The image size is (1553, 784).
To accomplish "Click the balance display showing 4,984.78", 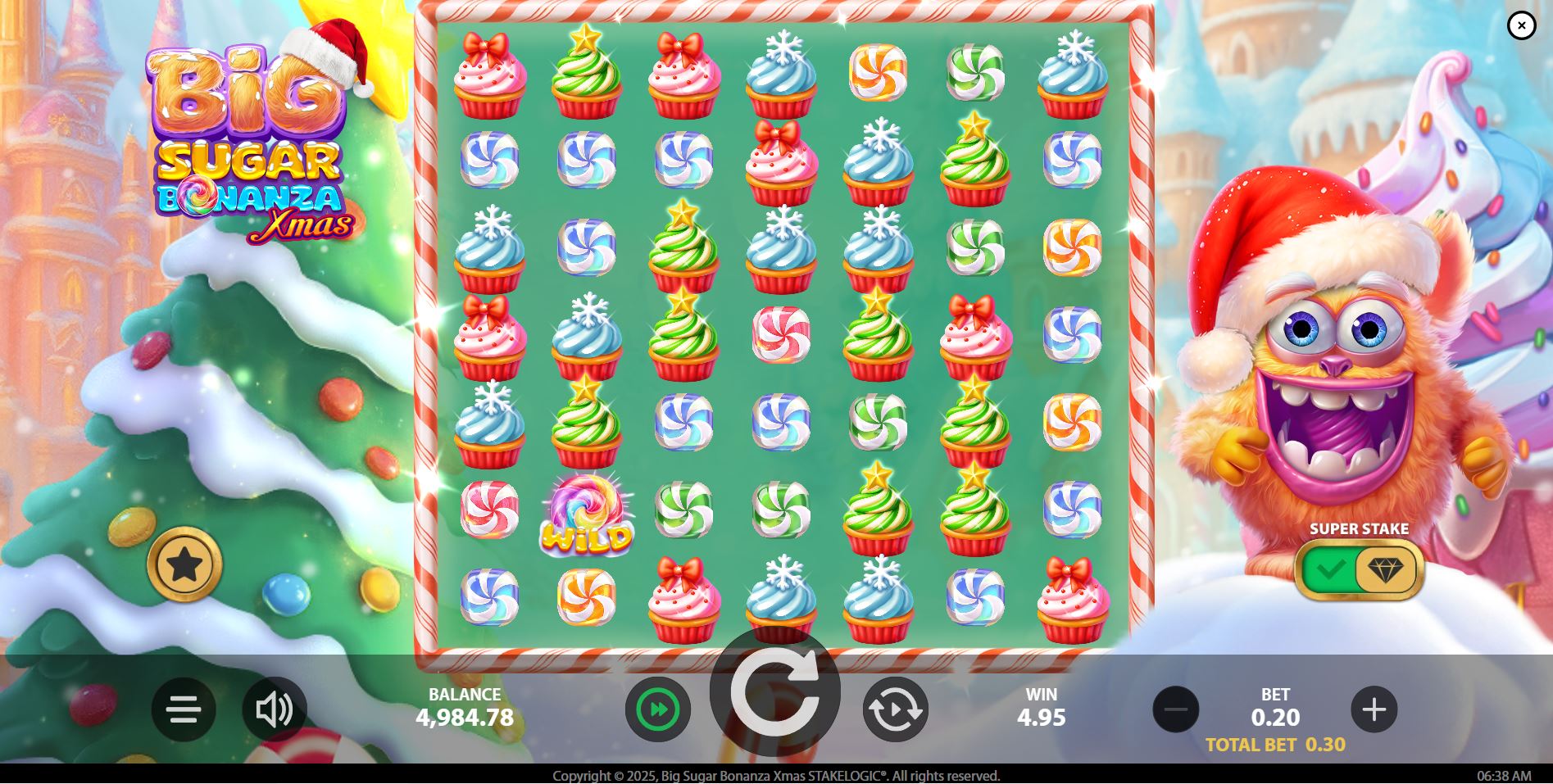I will click(464, 718).
